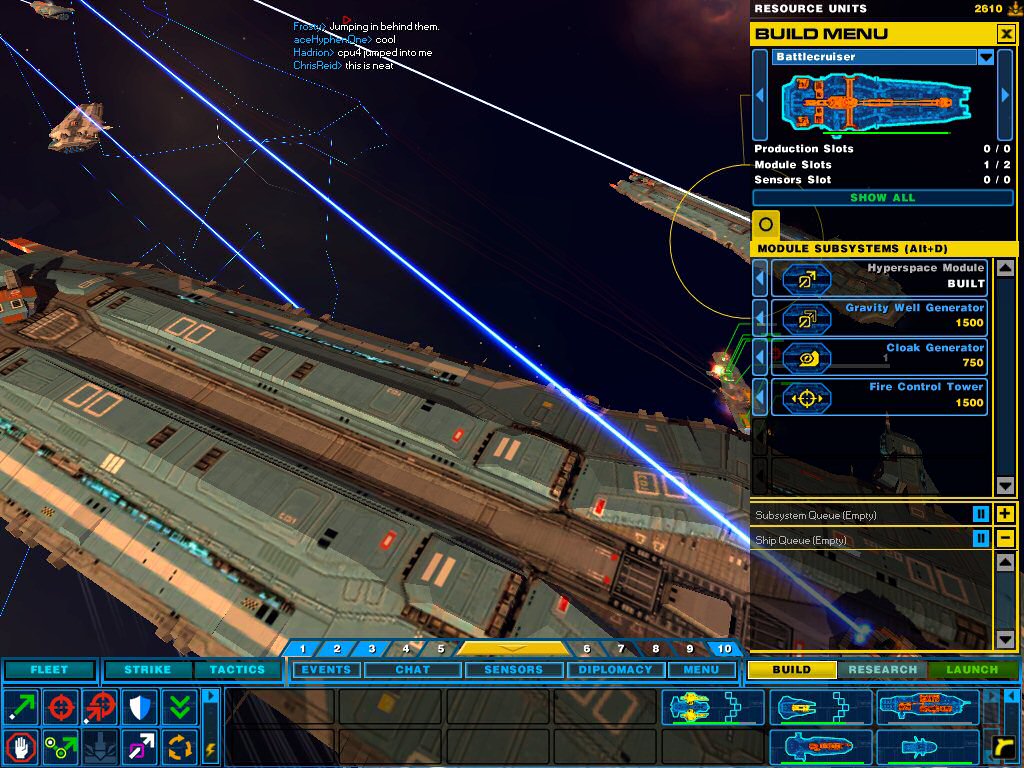The width and height of the screenshot is (1024, 768).
Task: Open the Battlecruiser ship dropdown
Action: click(x=986, y=57)
